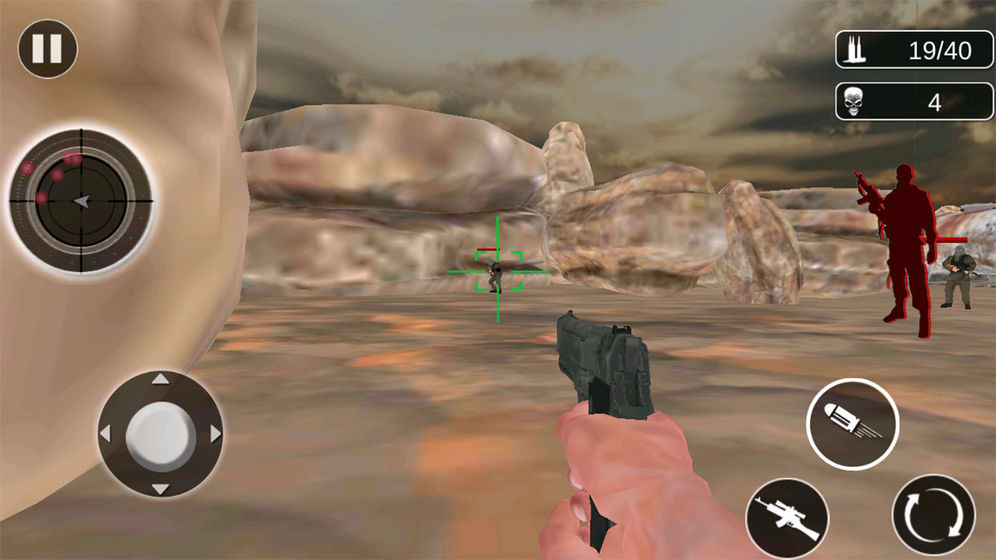Pause the game
996x560 pixels.
pos(47,49)
